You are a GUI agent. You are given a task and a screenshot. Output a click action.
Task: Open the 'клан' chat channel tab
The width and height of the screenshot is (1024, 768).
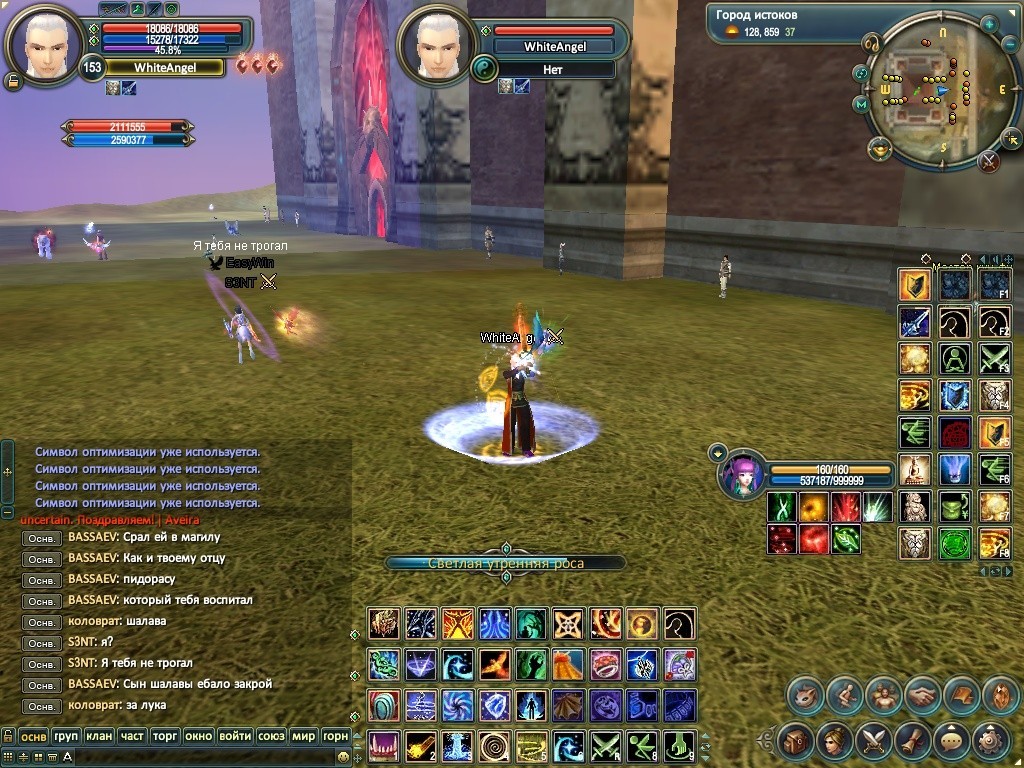coord(99,736)
